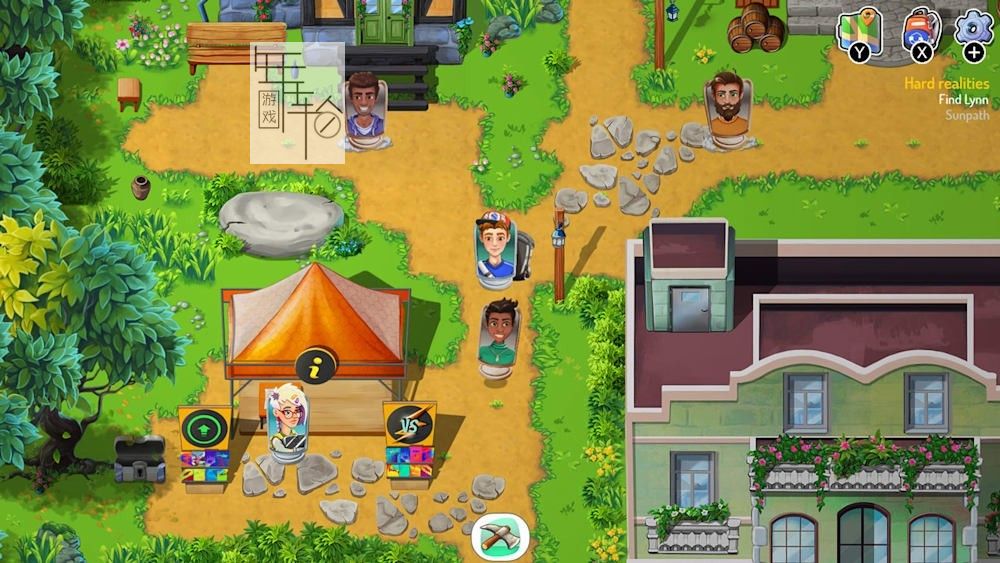Select the Hard realities quest tracker
The image size is (1000, 563).
(x=946, y=84)
